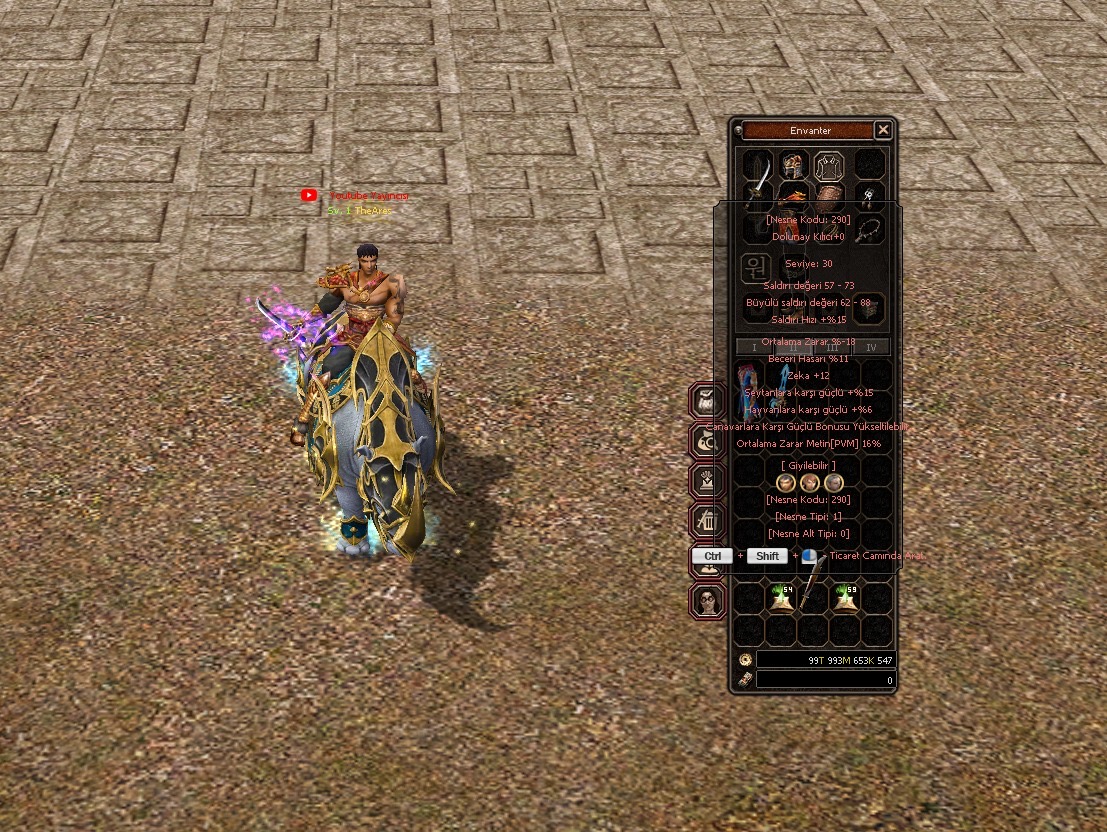Select the green item stack of 59
Screen dimensions: 1107x832
pos(845,598)
